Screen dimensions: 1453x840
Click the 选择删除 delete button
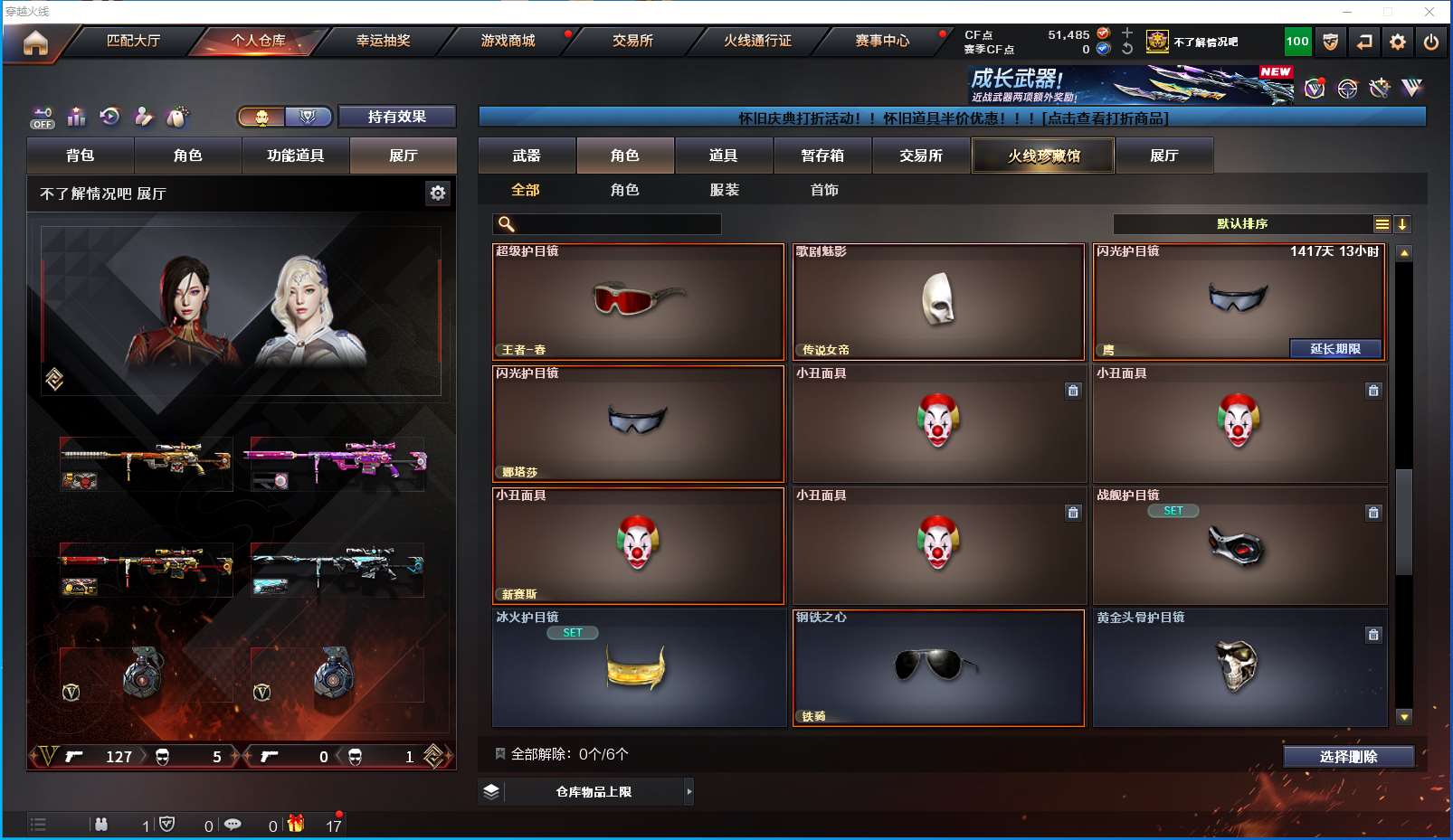click(x=1348, y=757)
